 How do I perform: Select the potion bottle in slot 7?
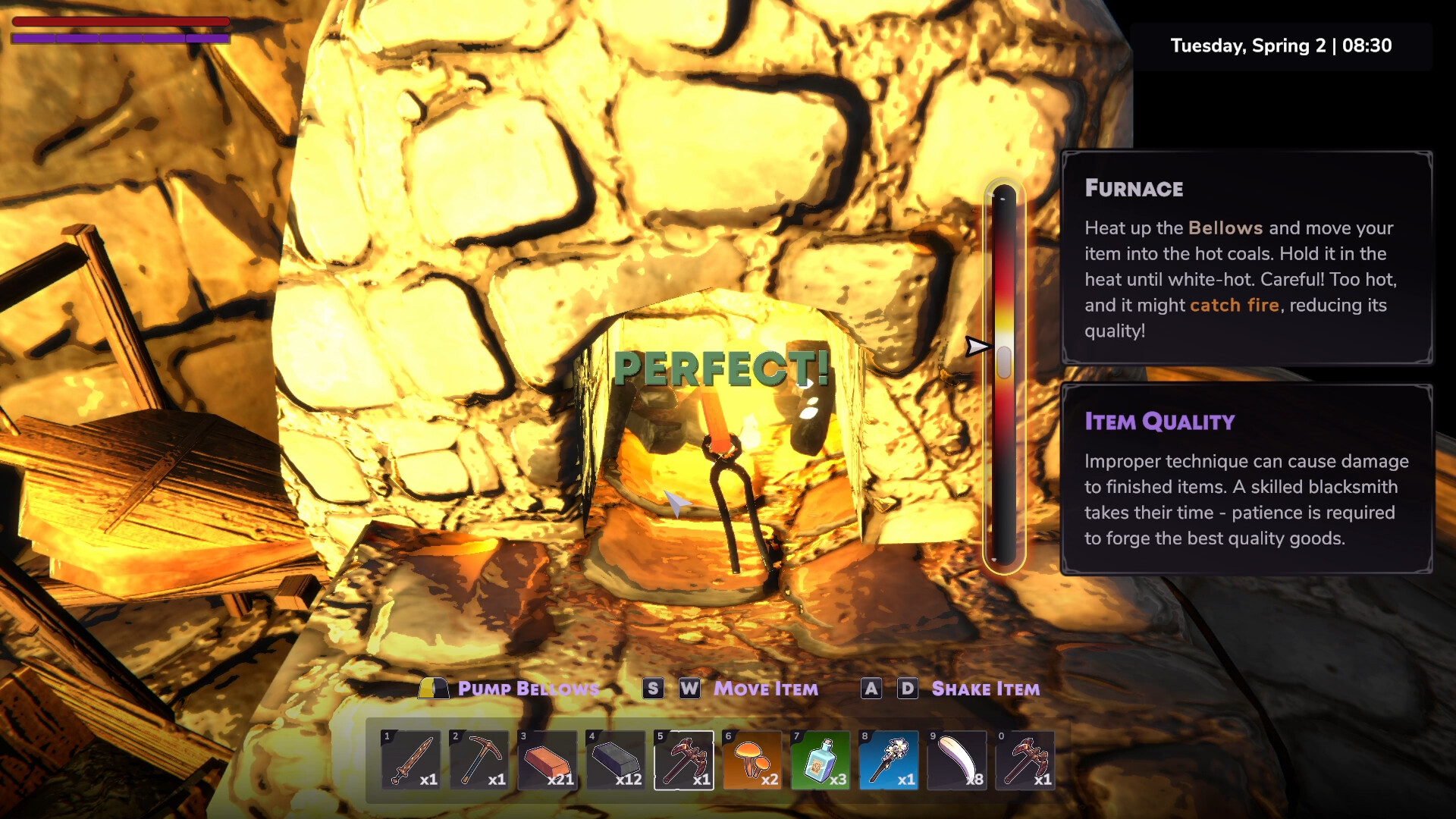click(820, 761)
